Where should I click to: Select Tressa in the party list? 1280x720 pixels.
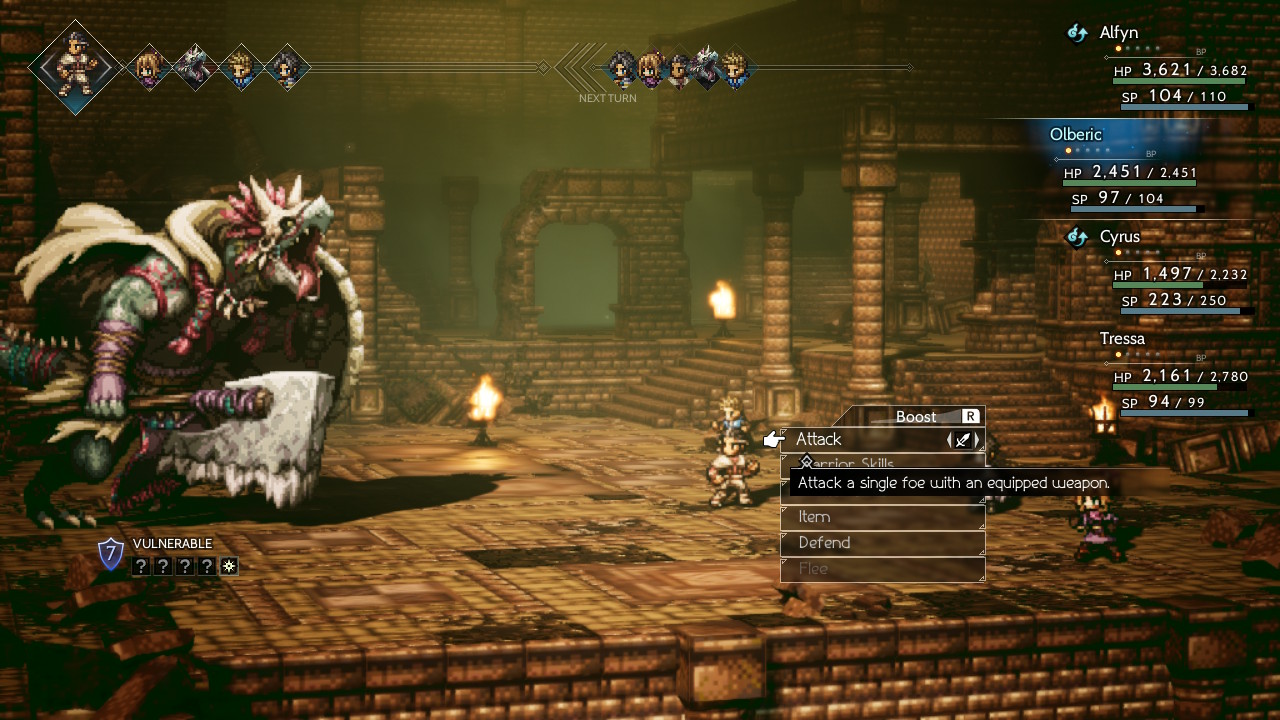(1122, 339)
